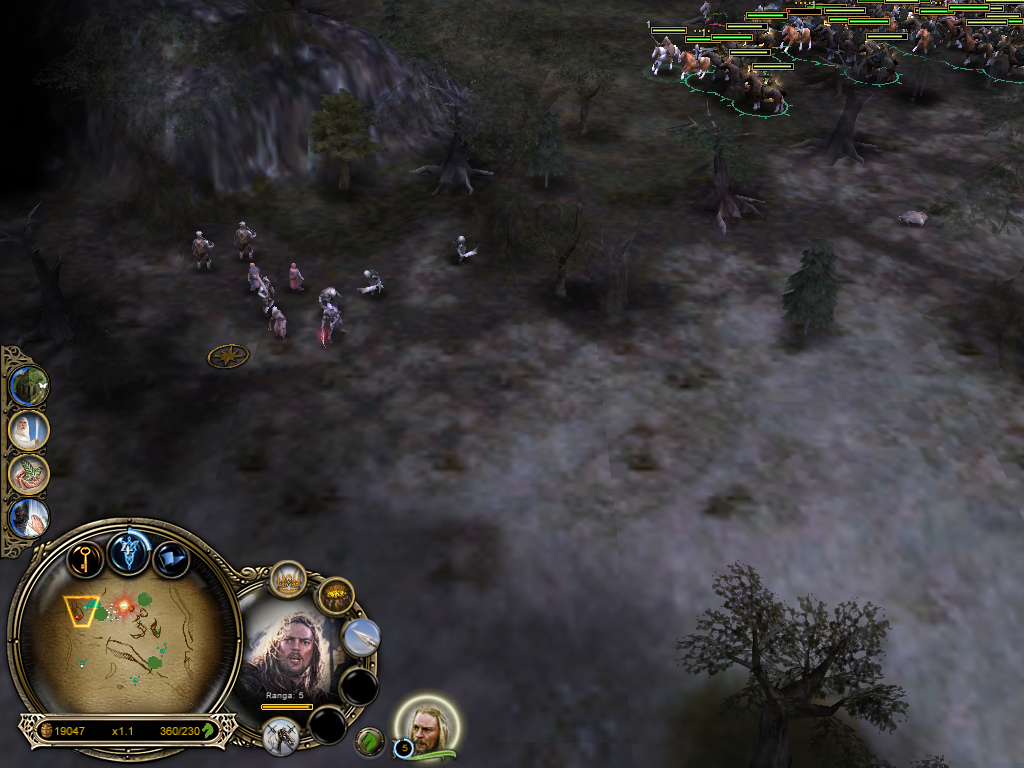Activate the golden crown ability

[x=288, y=580]
